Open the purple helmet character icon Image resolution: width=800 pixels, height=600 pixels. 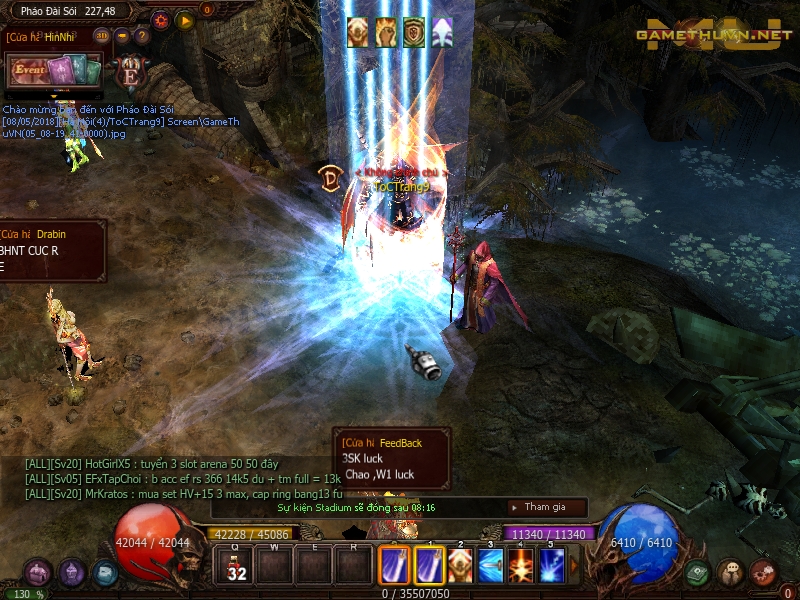point(71,573)
